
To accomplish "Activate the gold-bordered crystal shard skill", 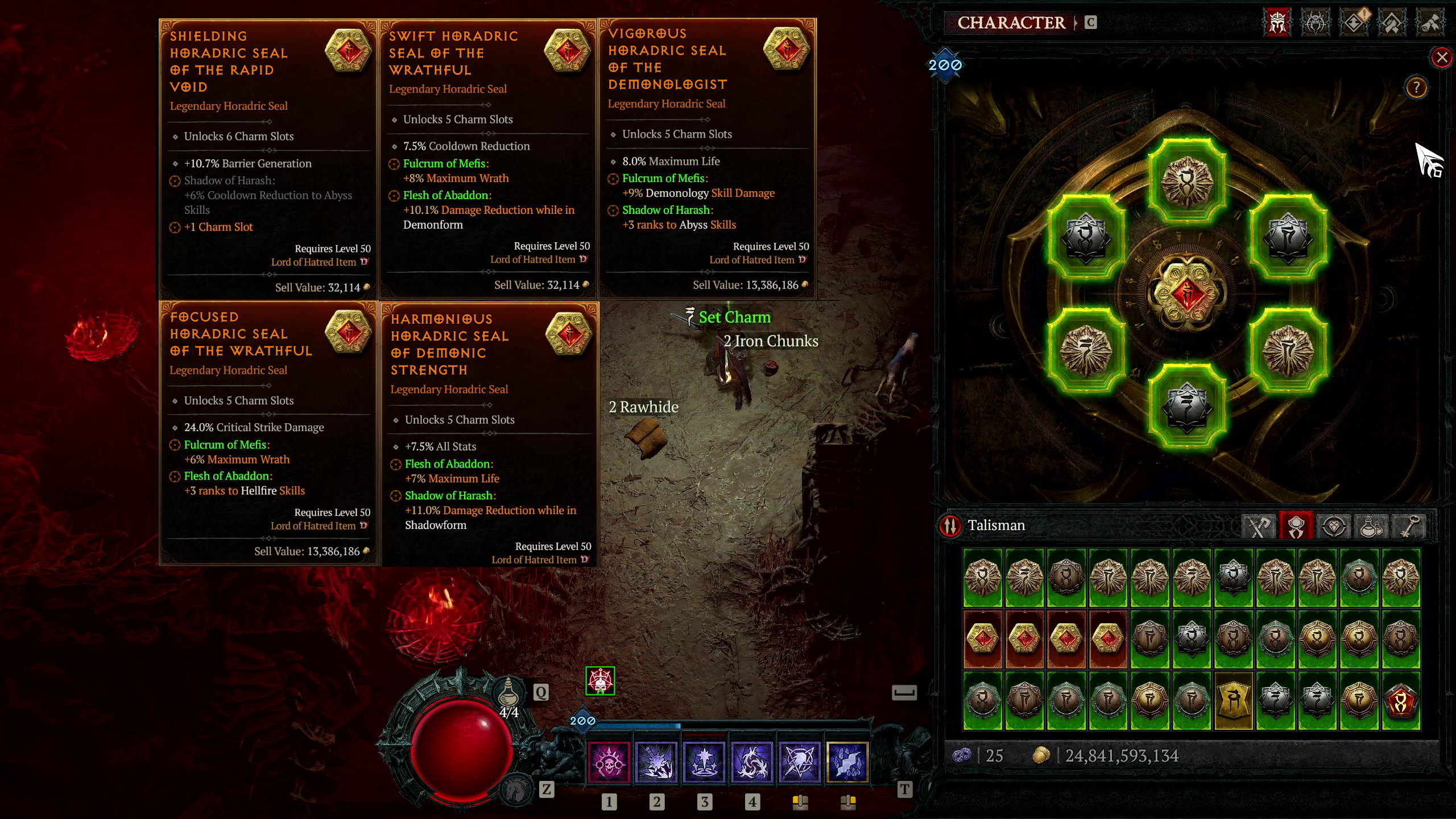I will pos(847,762).
